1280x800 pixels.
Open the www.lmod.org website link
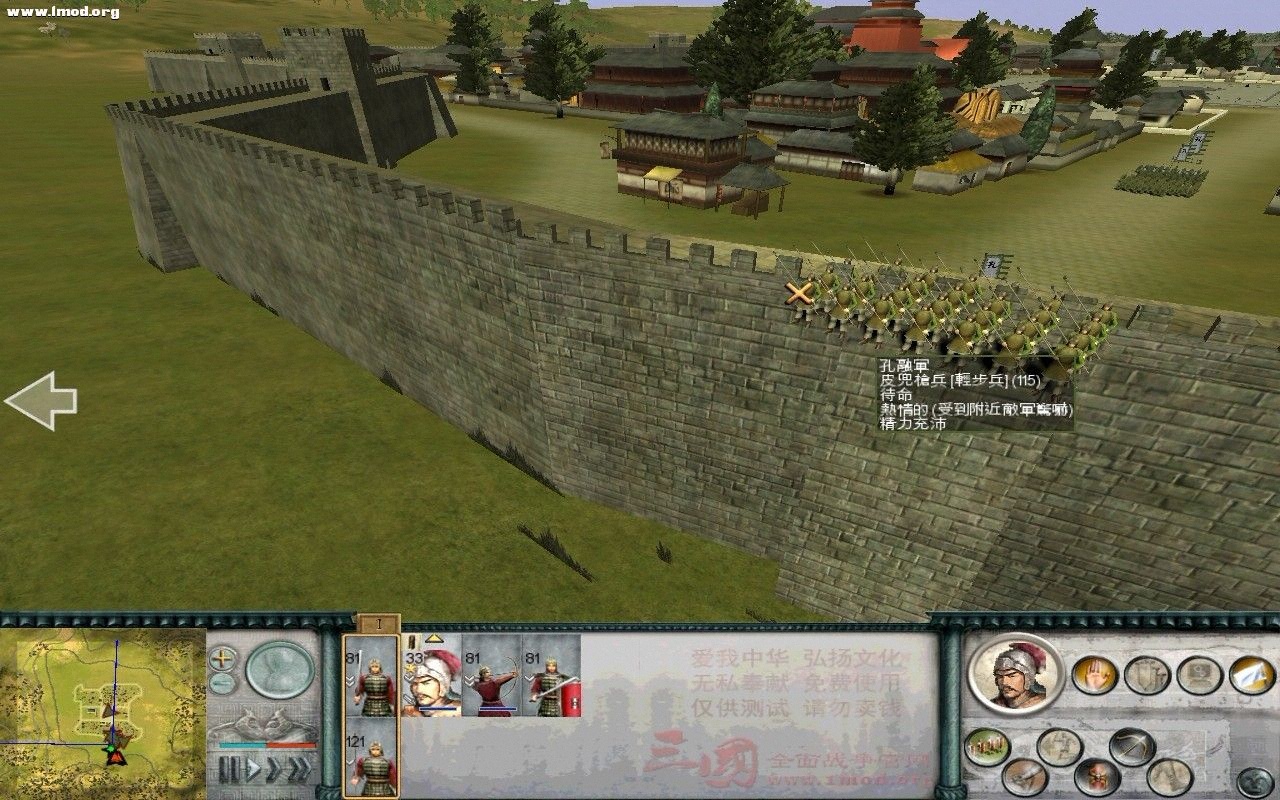[65, 12]
